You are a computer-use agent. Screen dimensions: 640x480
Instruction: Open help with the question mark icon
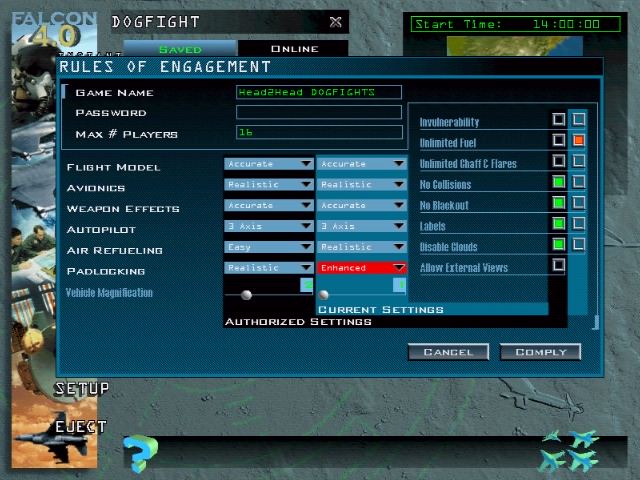140,453
